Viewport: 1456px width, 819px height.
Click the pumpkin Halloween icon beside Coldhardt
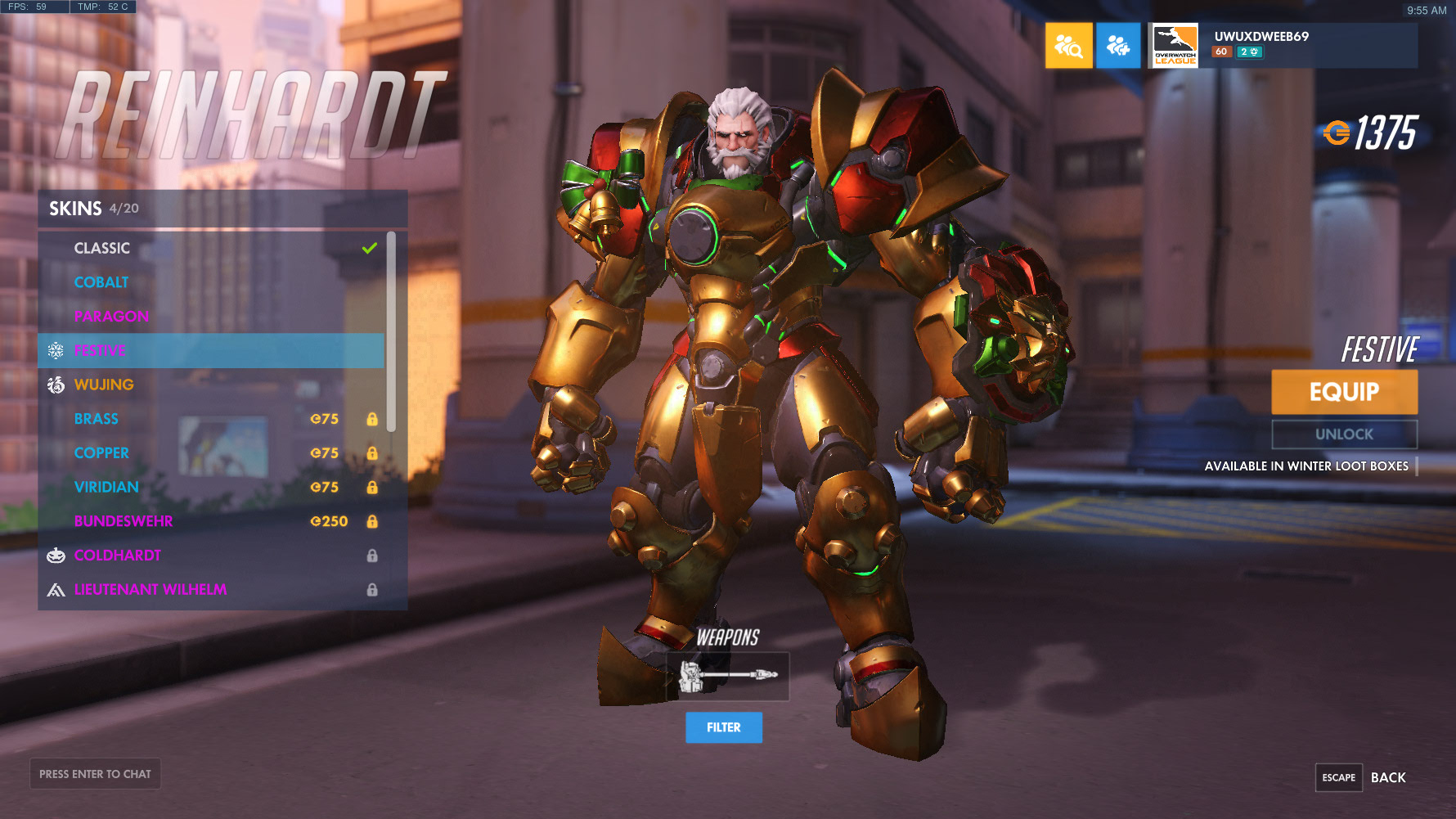(x=56, y=555)
